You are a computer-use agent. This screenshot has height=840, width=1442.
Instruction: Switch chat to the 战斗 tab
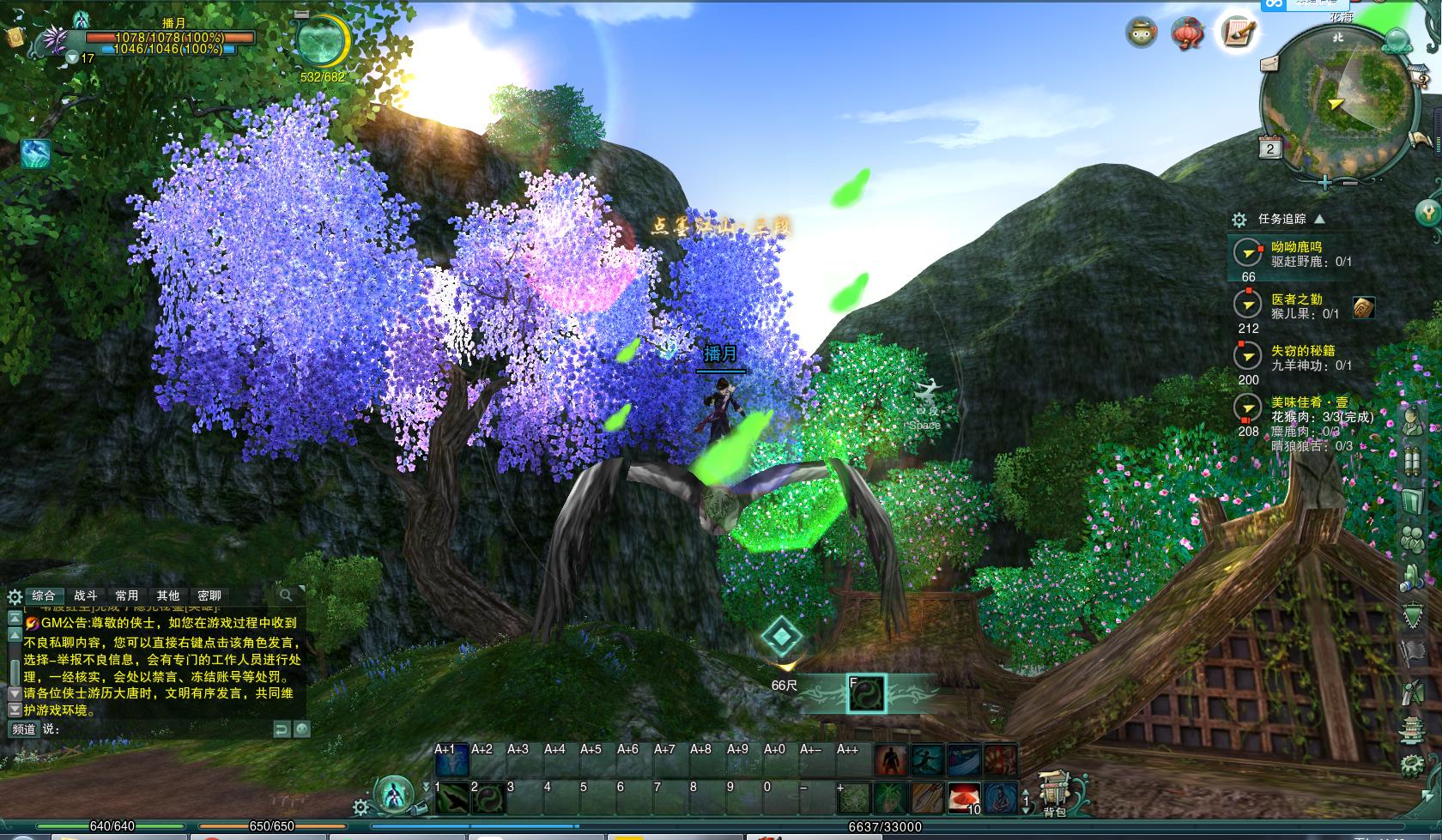(86, 595)
